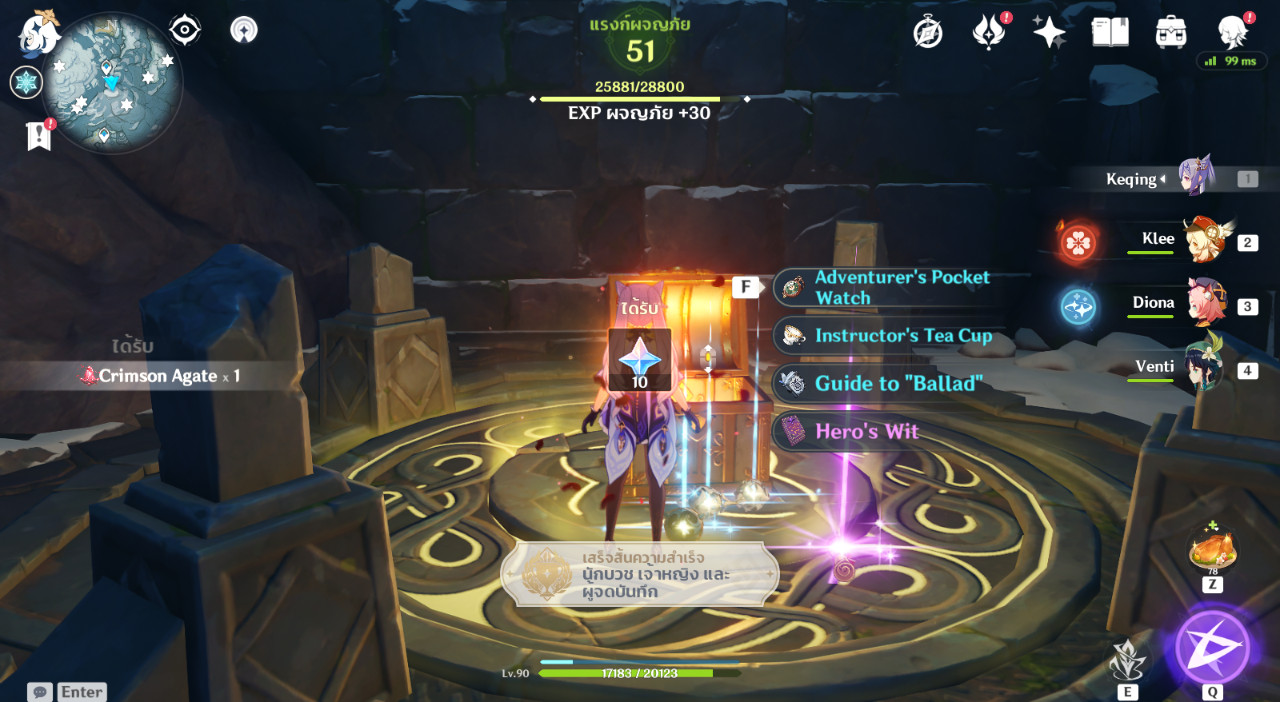This screenshot has width=1280, height=702.
Task: Open the backpack inventory
Action: 1171,32
